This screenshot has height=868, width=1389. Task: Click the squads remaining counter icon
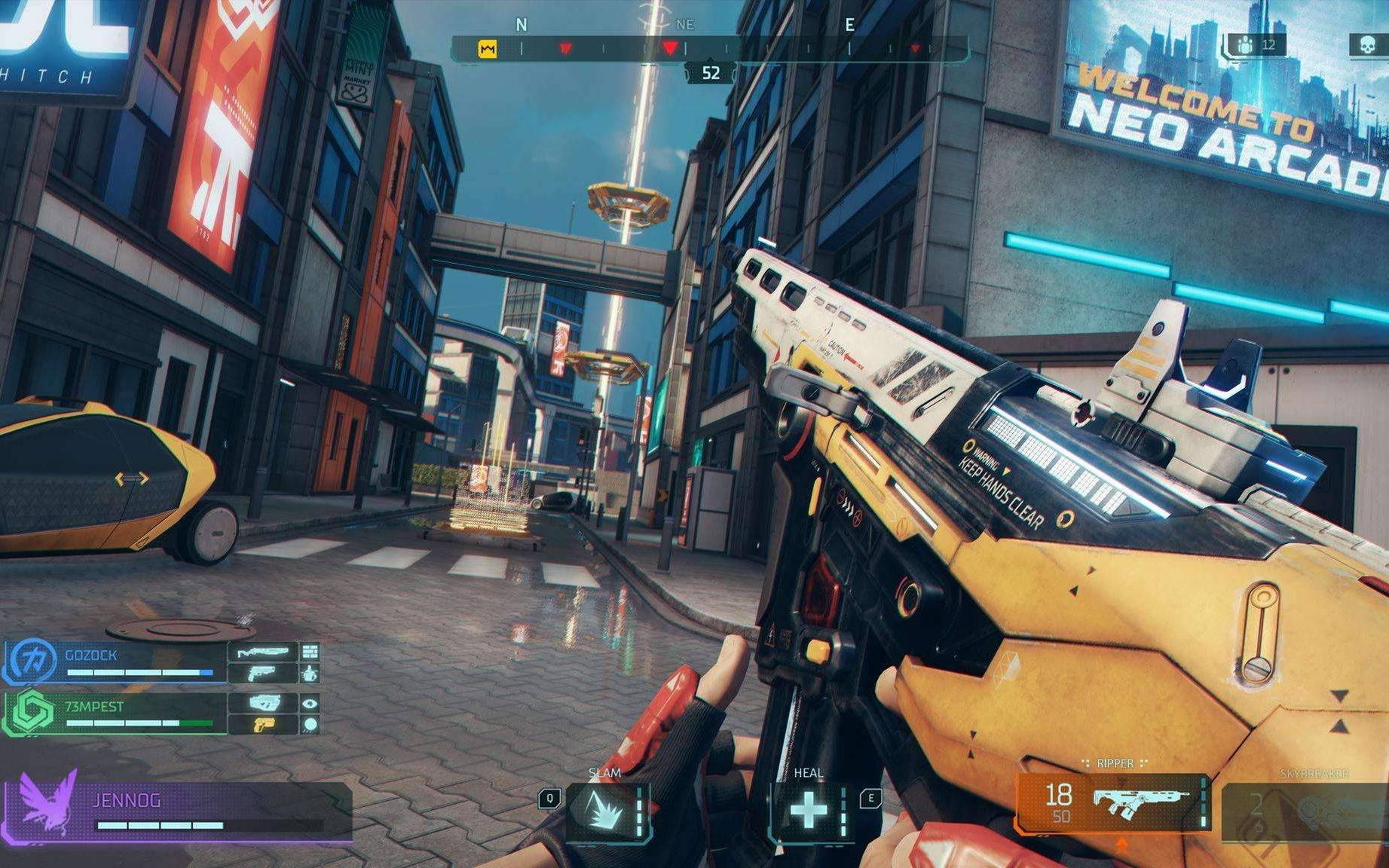1247,46
